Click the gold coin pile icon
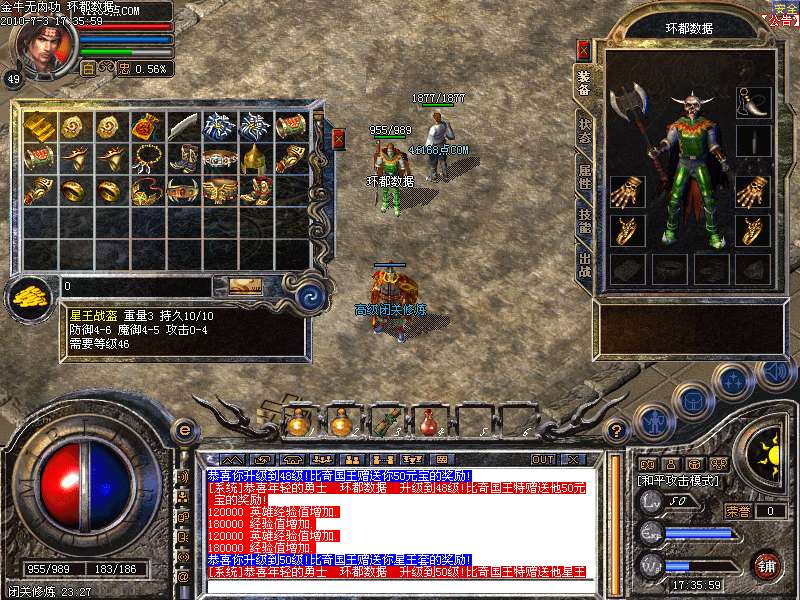The width and height of the screenshot is (800, 600). pos(32,297)
